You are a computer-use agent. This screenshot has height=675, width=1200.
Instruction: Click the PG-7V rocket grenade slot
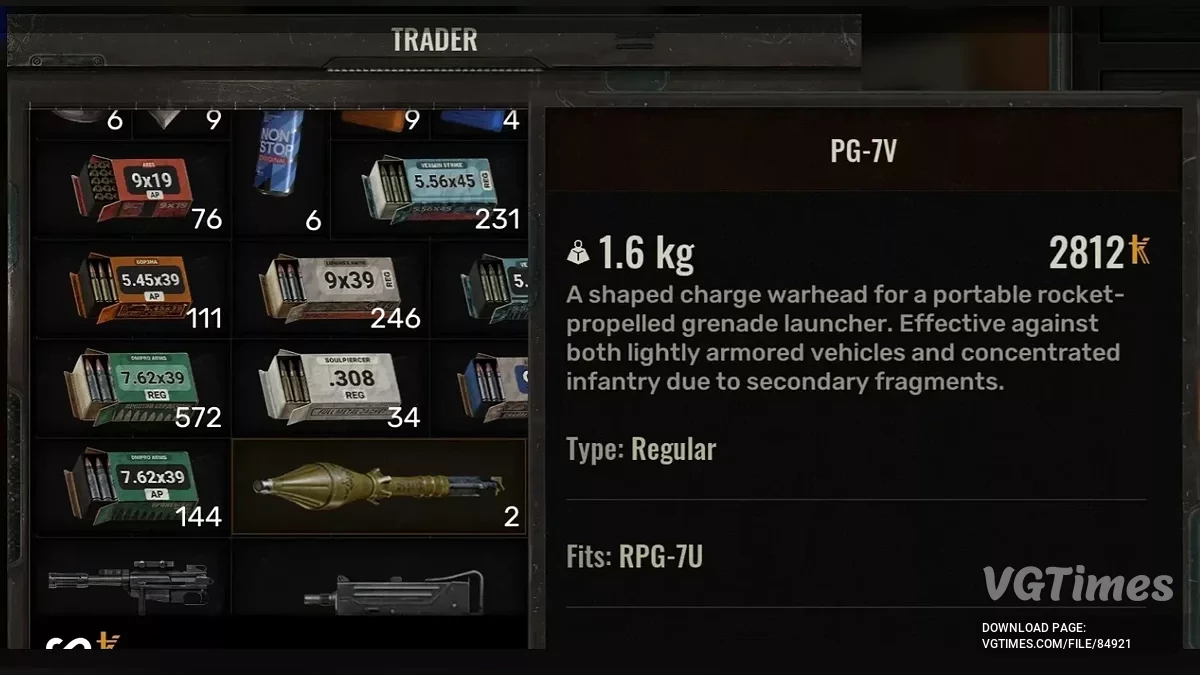tap(379, 486)
